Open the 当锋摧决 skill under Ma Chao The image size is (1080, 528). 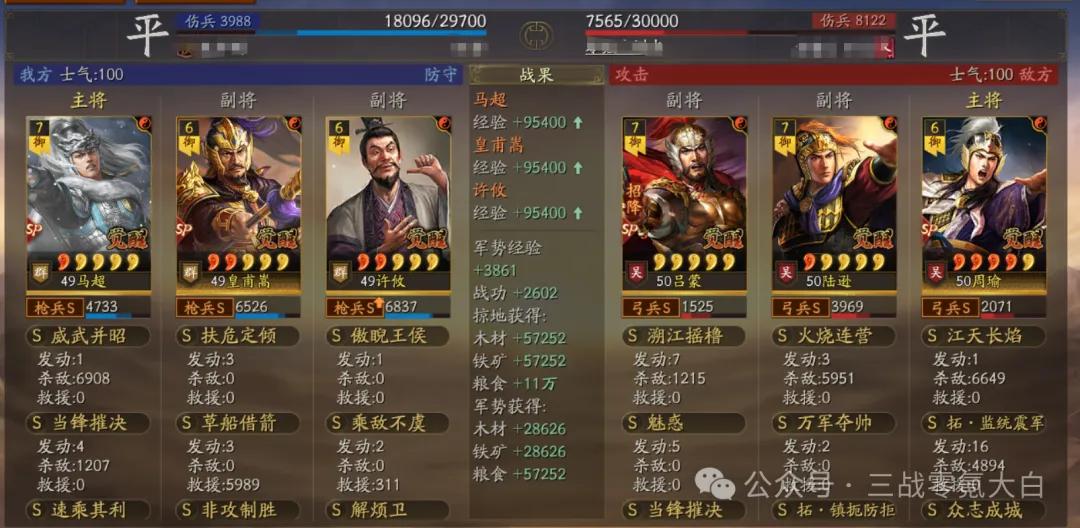pyautogui.click(x=88, y=423)
